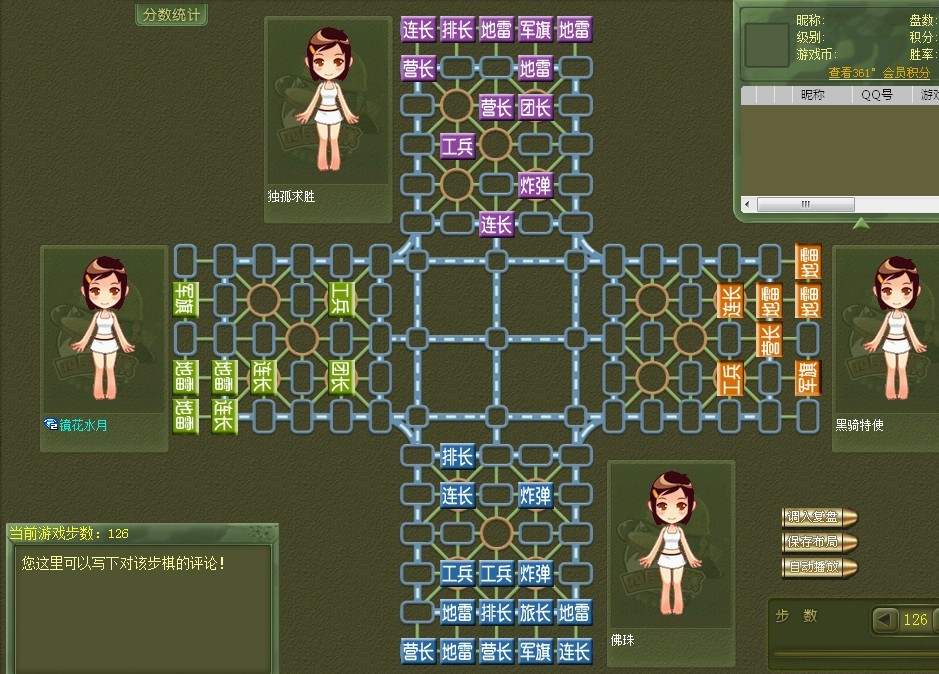Choose the green 工兵 piece
This screenshot has height=674, width=939.
[341, 298]
